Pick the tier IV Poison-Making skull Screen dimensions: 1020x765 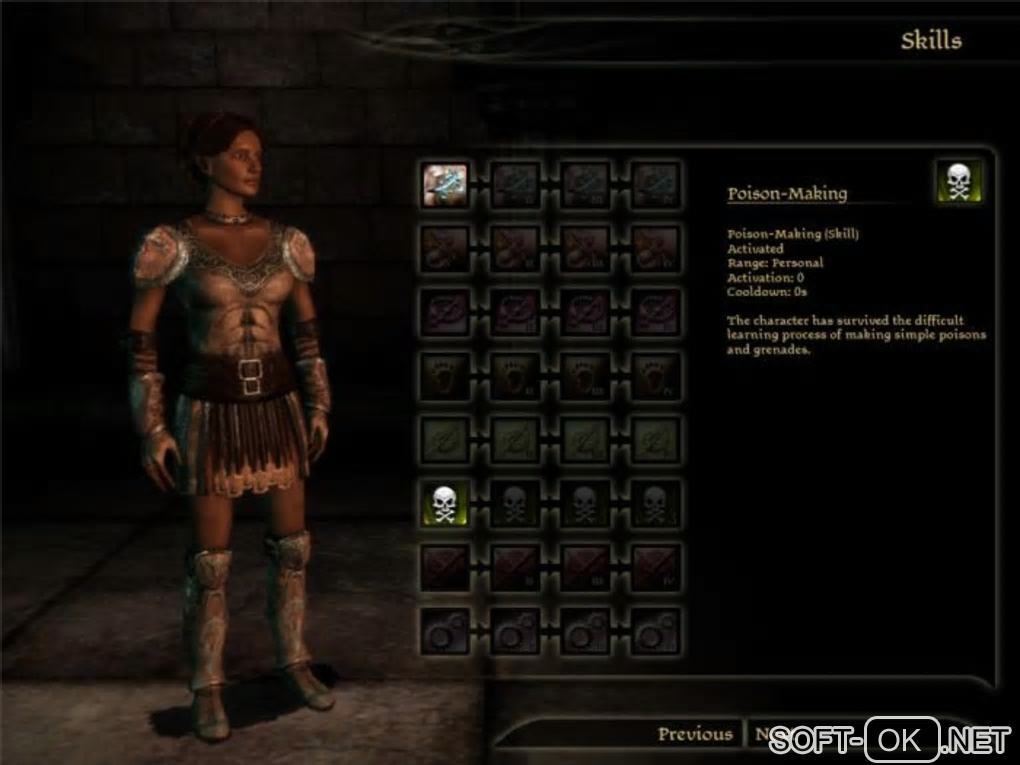click(x=656, y=503)
